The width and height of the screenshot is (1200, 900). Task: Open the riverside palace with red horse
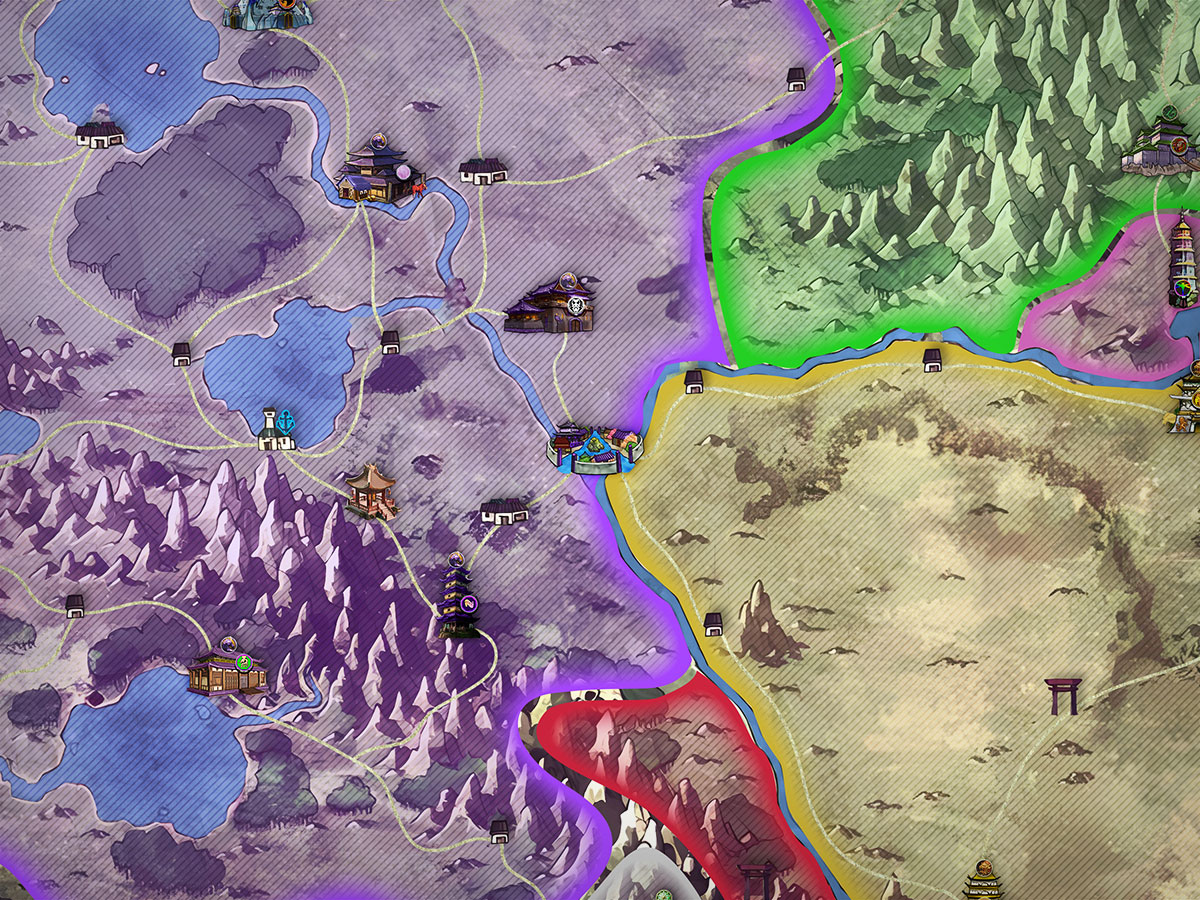[x=378, y=172]
